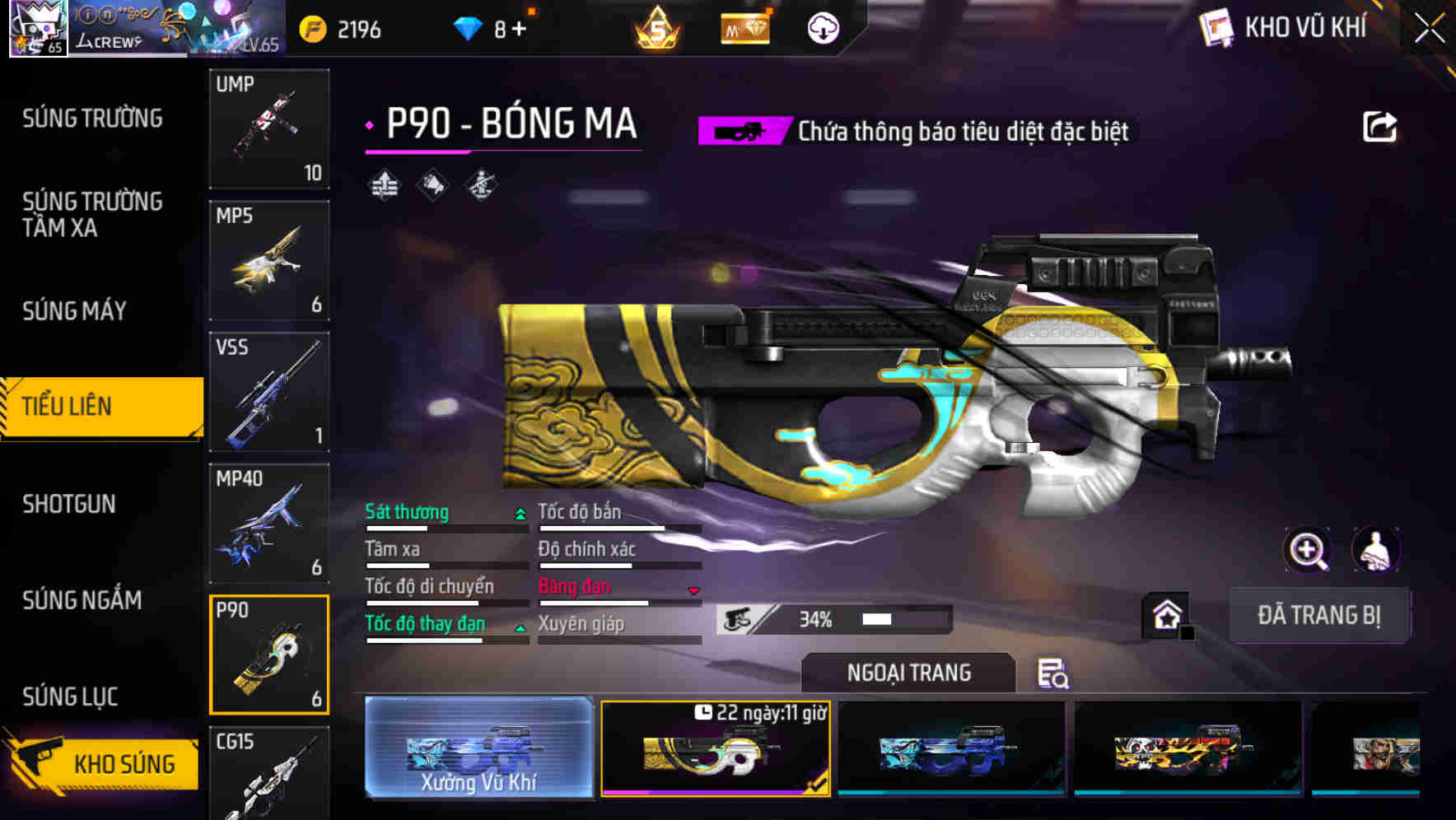This screenshot has width=1456, height=820.
Task: Select the character-with-gun attribute icon
Action: [x=482, y=185]
